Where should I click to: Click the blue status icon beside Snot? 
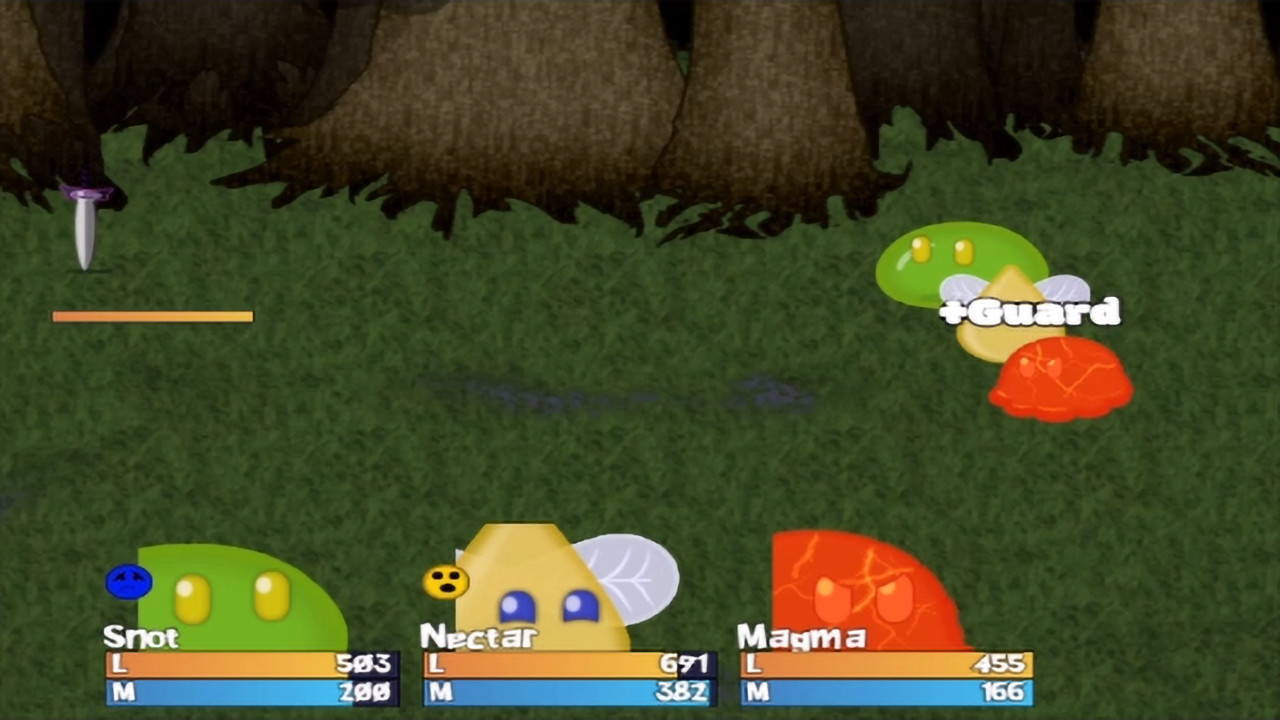pyautogui.click(x=129, y=581)
